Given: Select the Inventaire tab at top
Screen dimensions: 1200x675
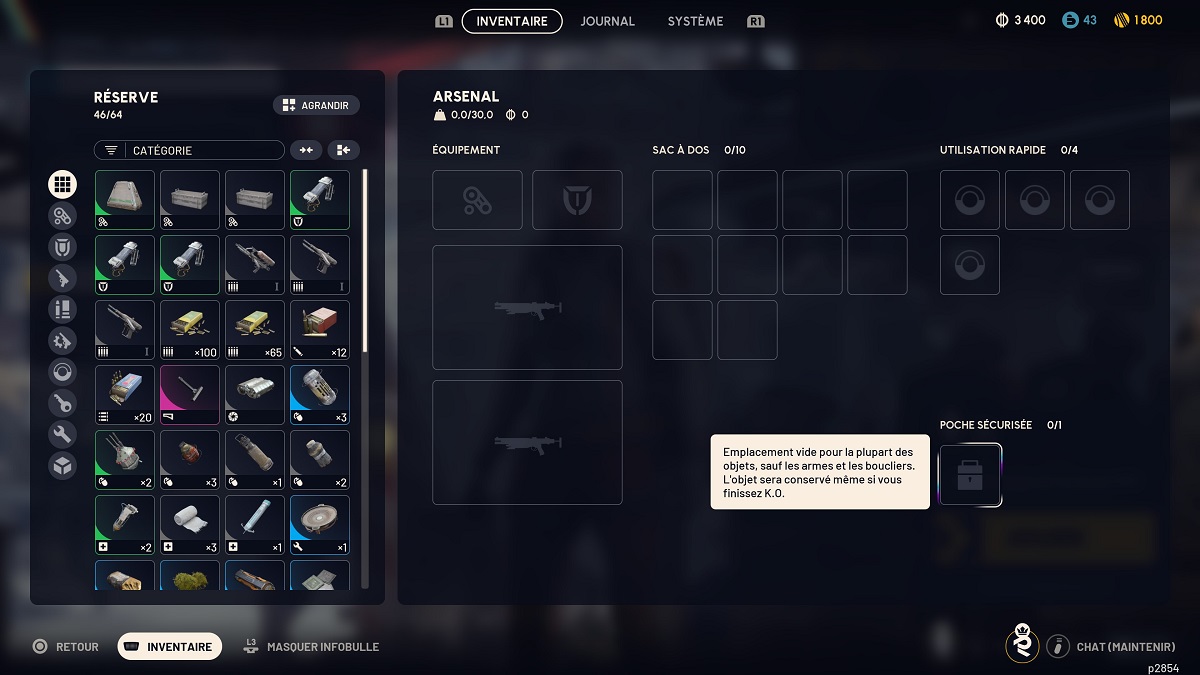Looking at the screenshot, I should 512,21.
